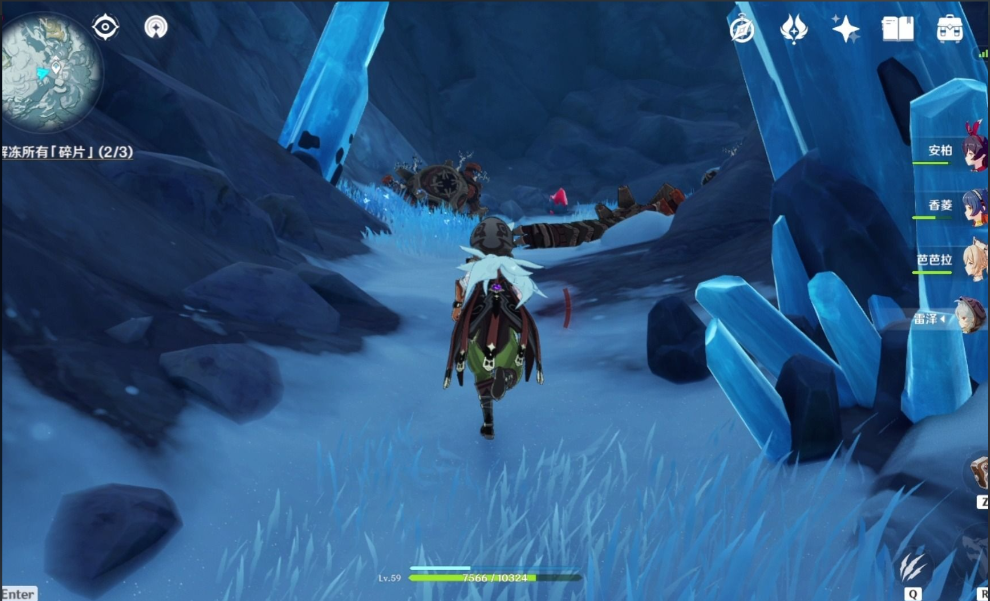Open the circular minimap

pos(50,72)
